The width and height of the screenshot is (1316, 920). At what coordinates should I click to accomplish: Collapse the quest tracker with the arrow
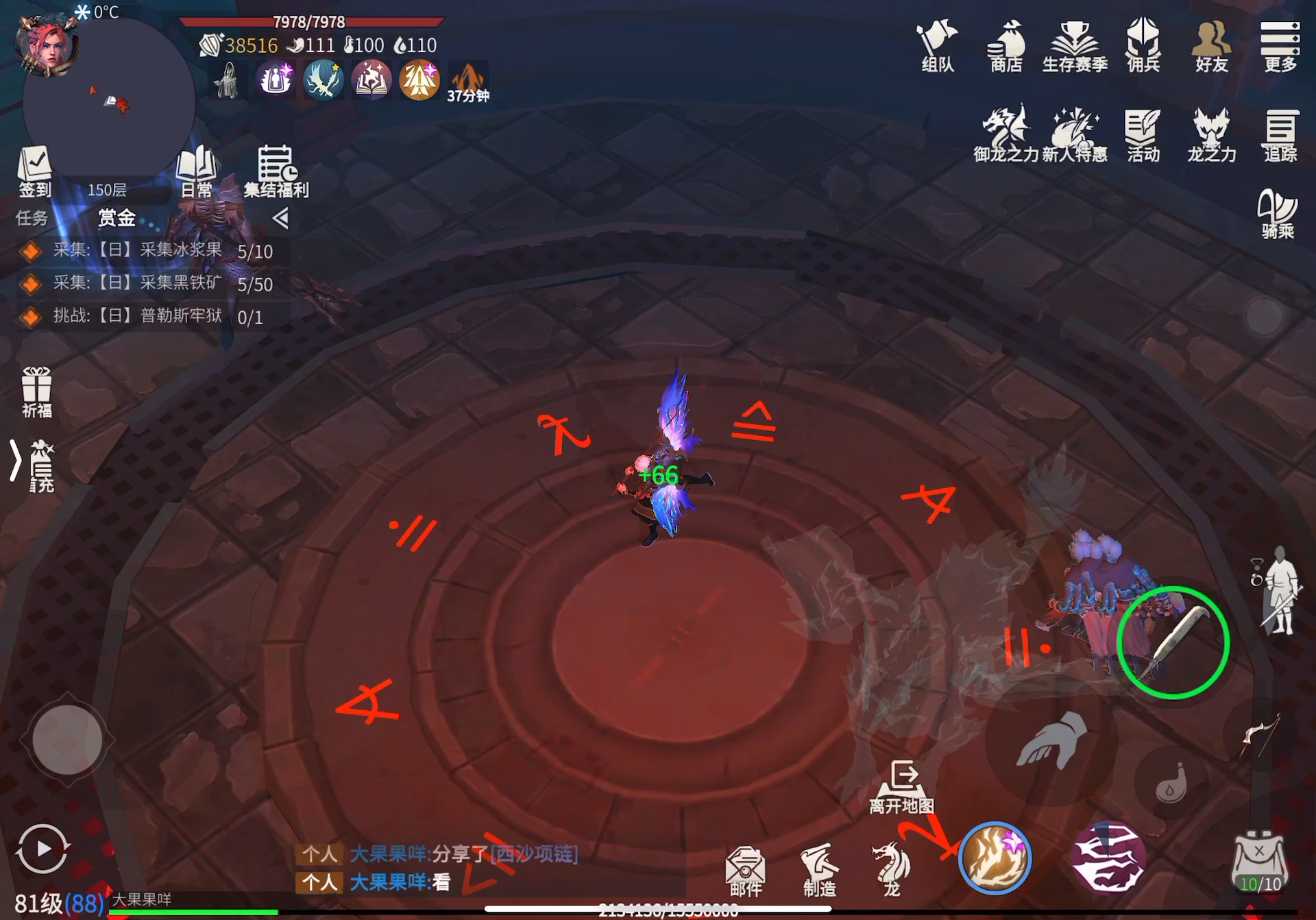[280, 219]
